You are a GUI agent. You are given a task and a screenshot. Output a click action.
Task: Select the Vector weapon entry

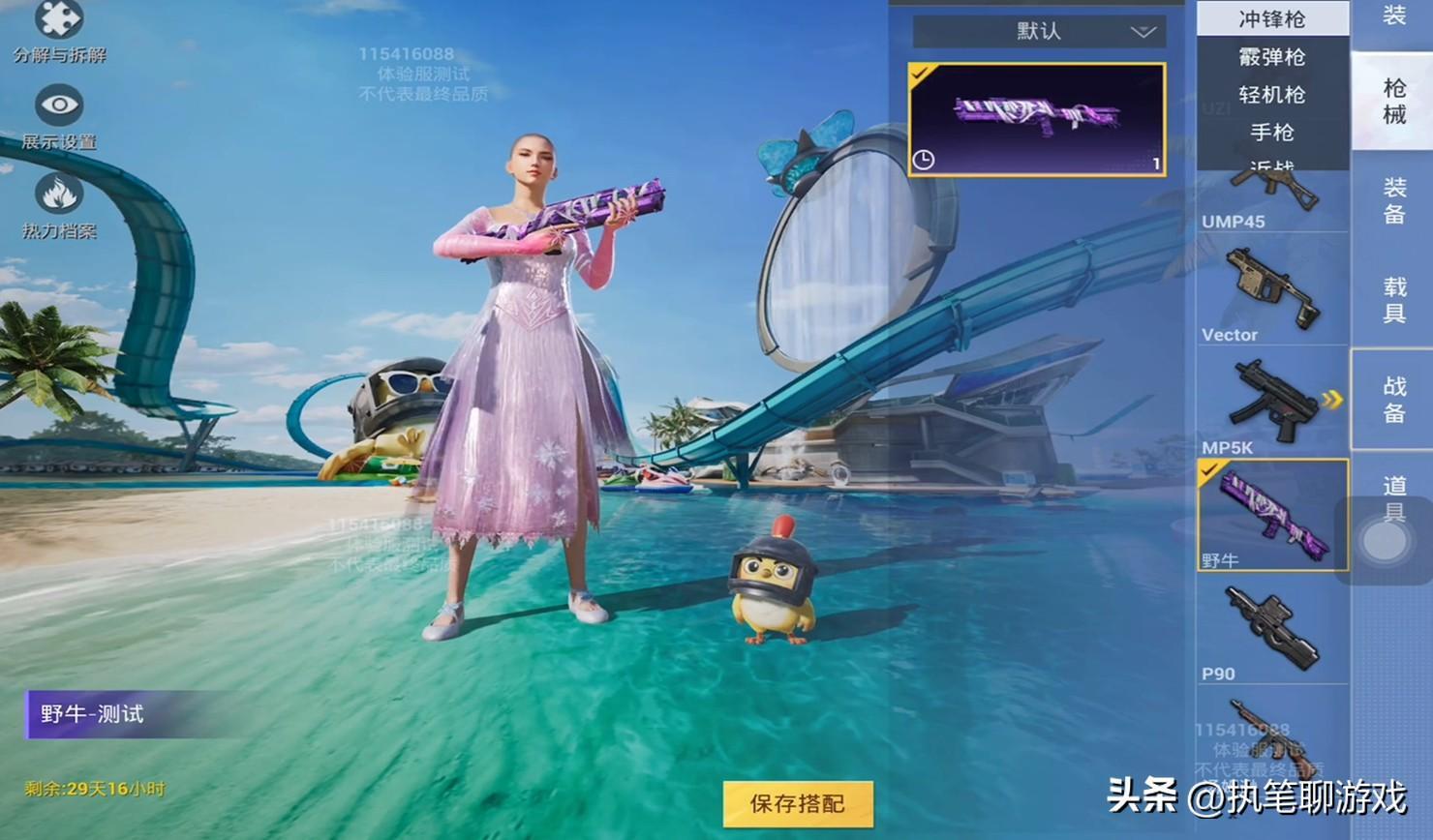pyautogui.click(x=1271, y=290)
